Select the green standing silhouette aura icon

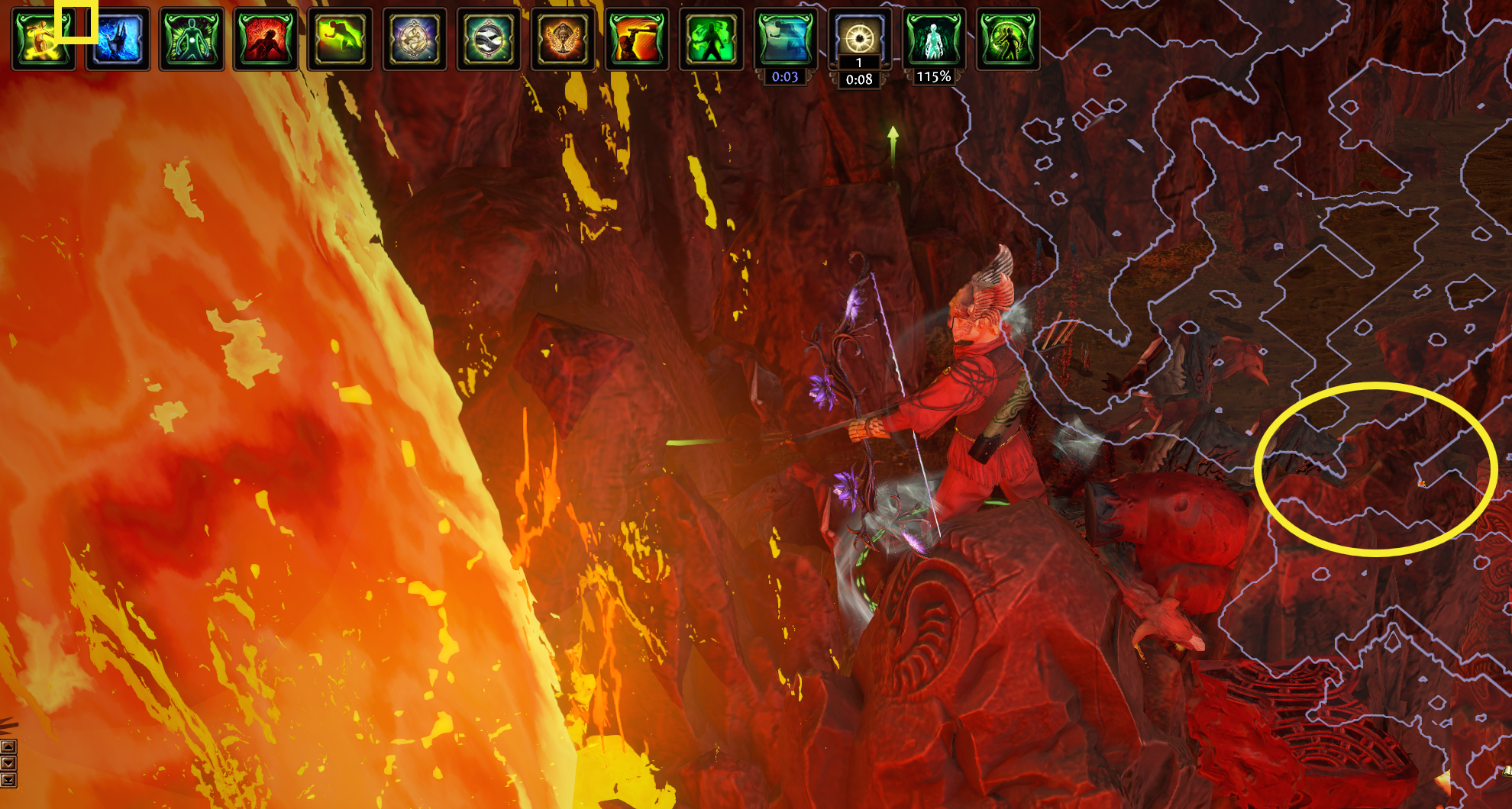click(711, 39)
